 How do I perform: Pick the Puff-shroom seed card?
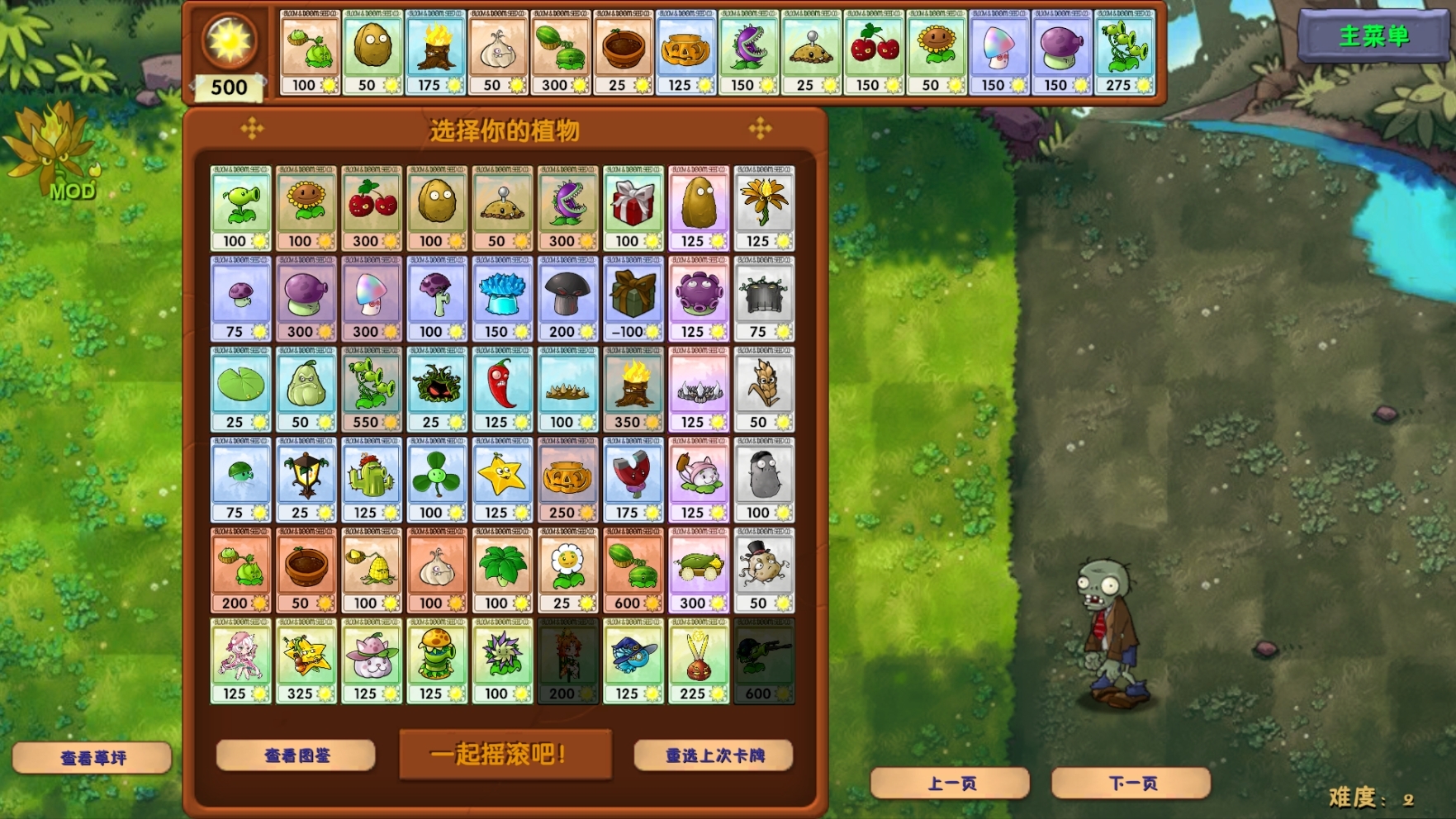(240, 297)
